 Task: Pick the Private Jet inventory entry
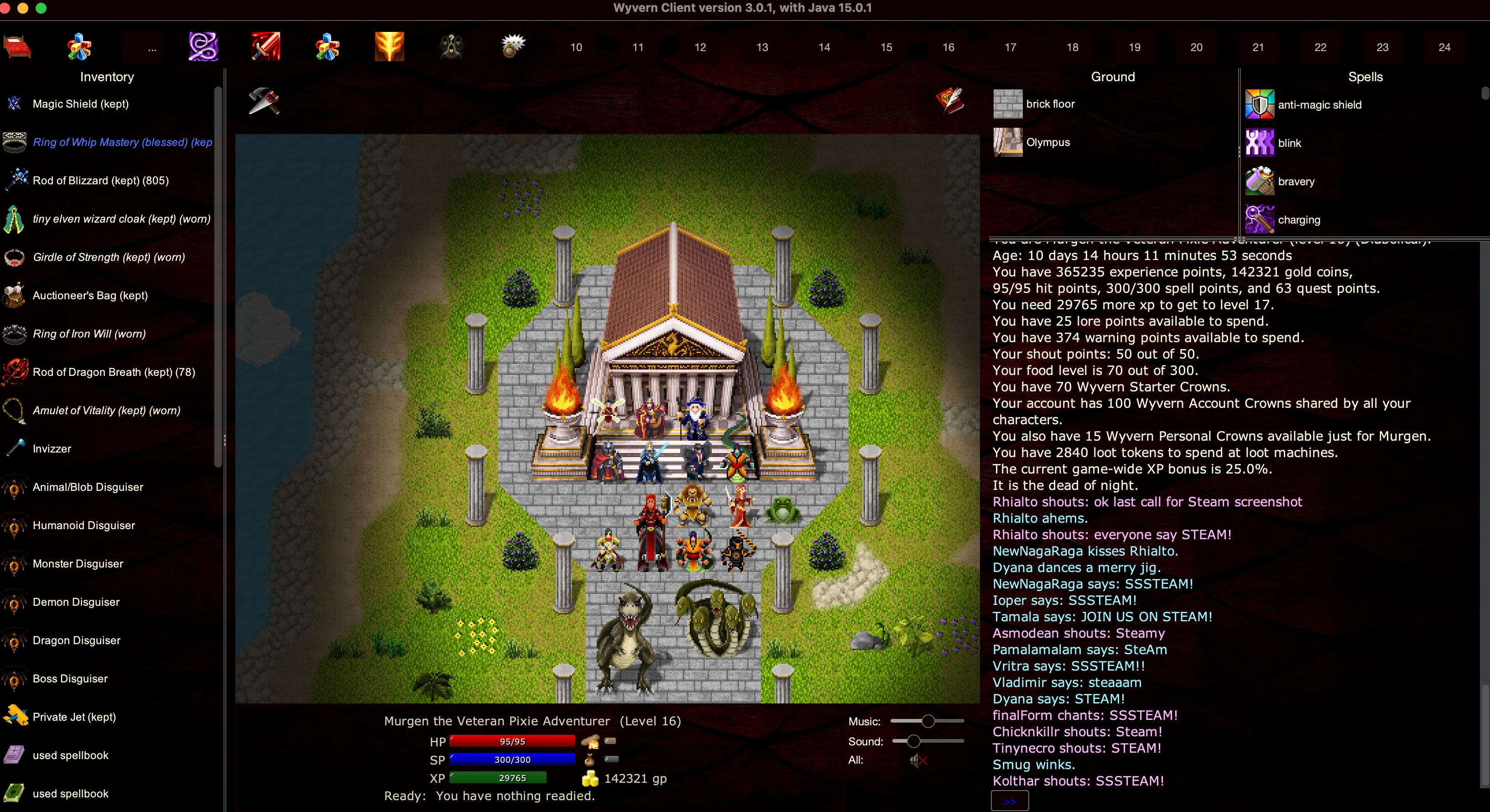point(74,717)
